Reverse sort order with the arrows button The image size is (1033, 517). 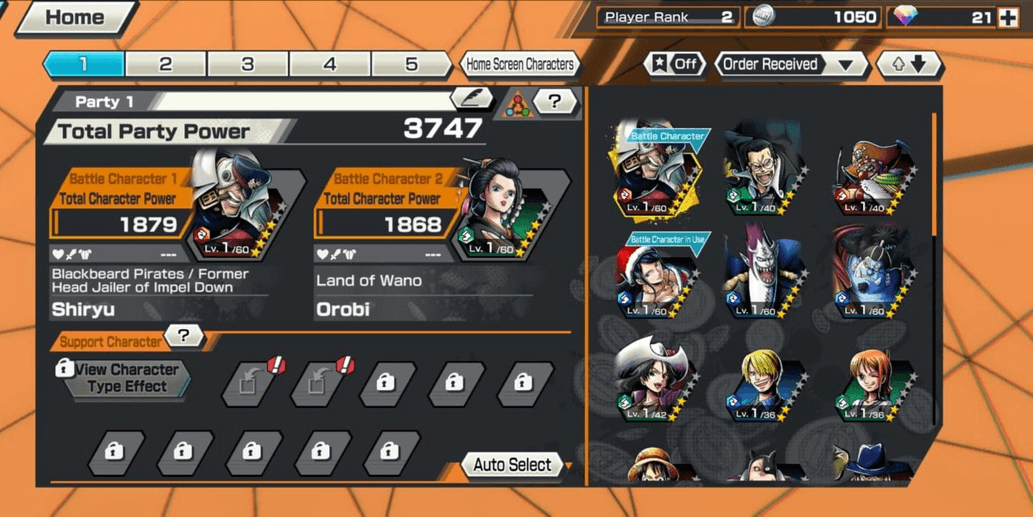(908, 64)
